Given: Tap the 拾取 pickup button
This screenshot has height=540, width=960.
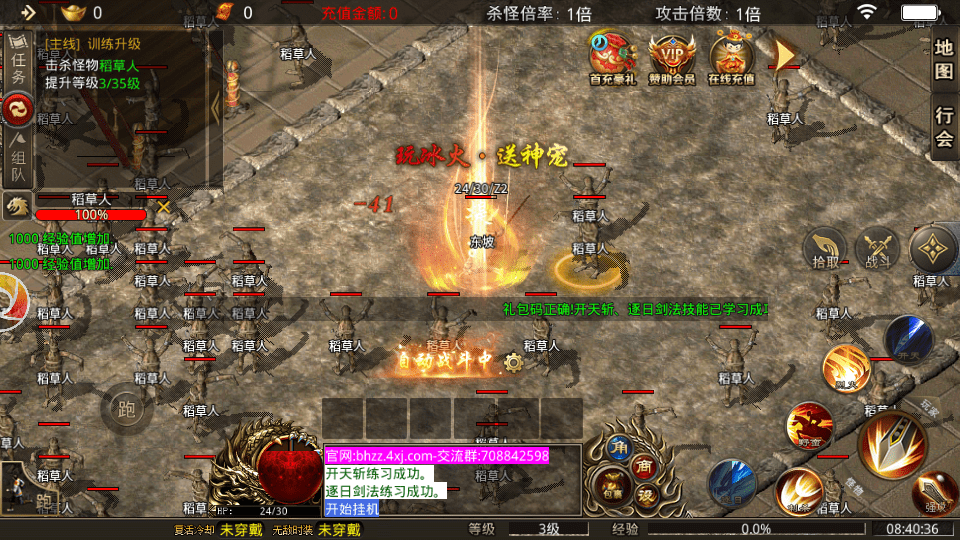Looking at the screenshot, I should click(826, 250).
